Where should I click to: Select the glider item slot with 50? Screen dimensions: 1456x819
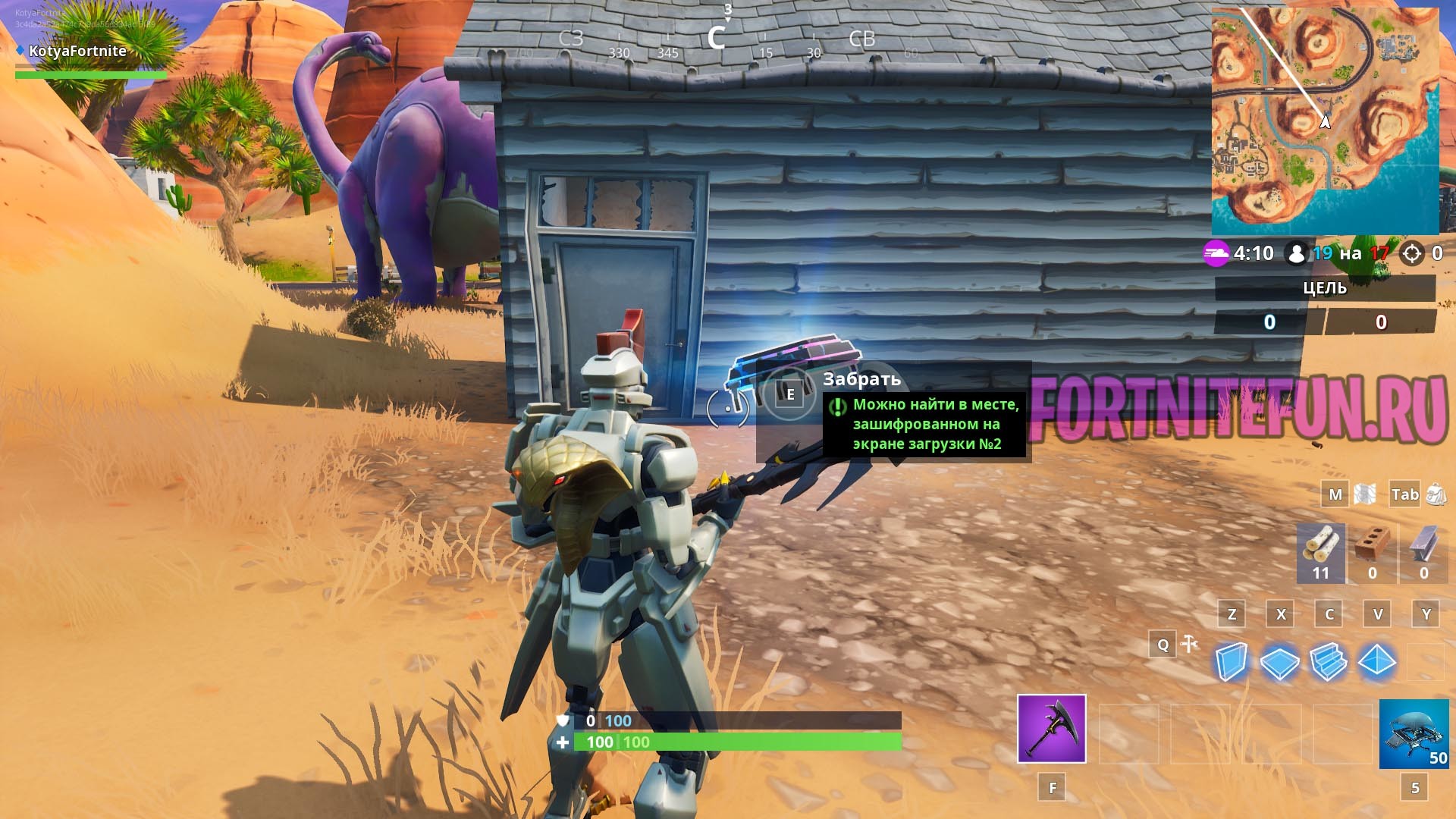pyautogui.click(x=1414, y=734)
